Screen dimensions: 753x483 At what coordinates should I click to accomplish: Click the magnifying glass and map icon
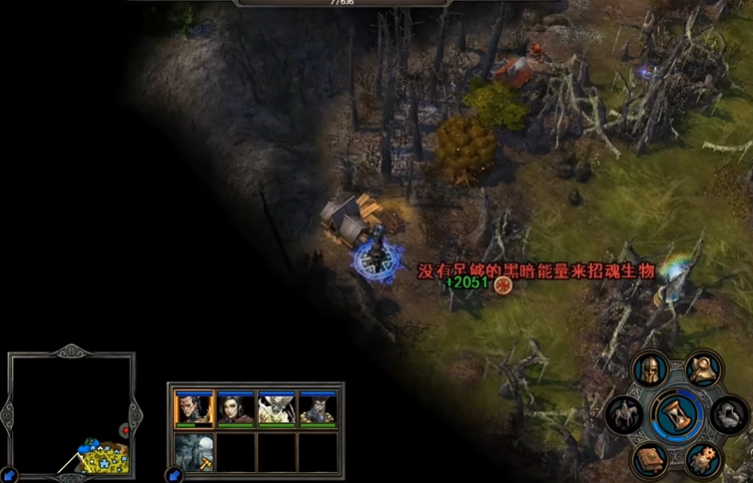(704, 370)
